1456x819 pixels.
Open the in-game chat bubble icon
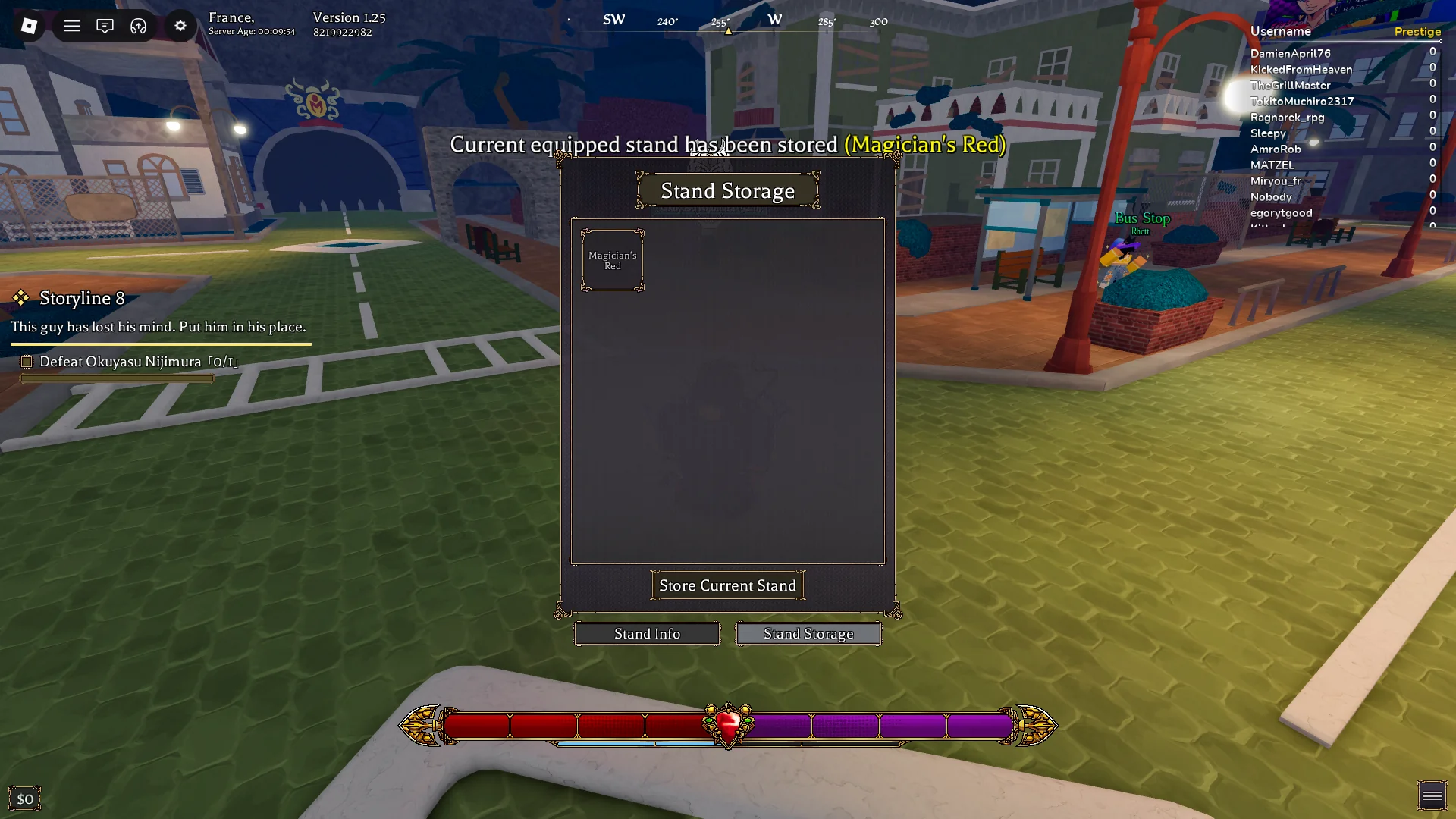[x=105, y=26]
